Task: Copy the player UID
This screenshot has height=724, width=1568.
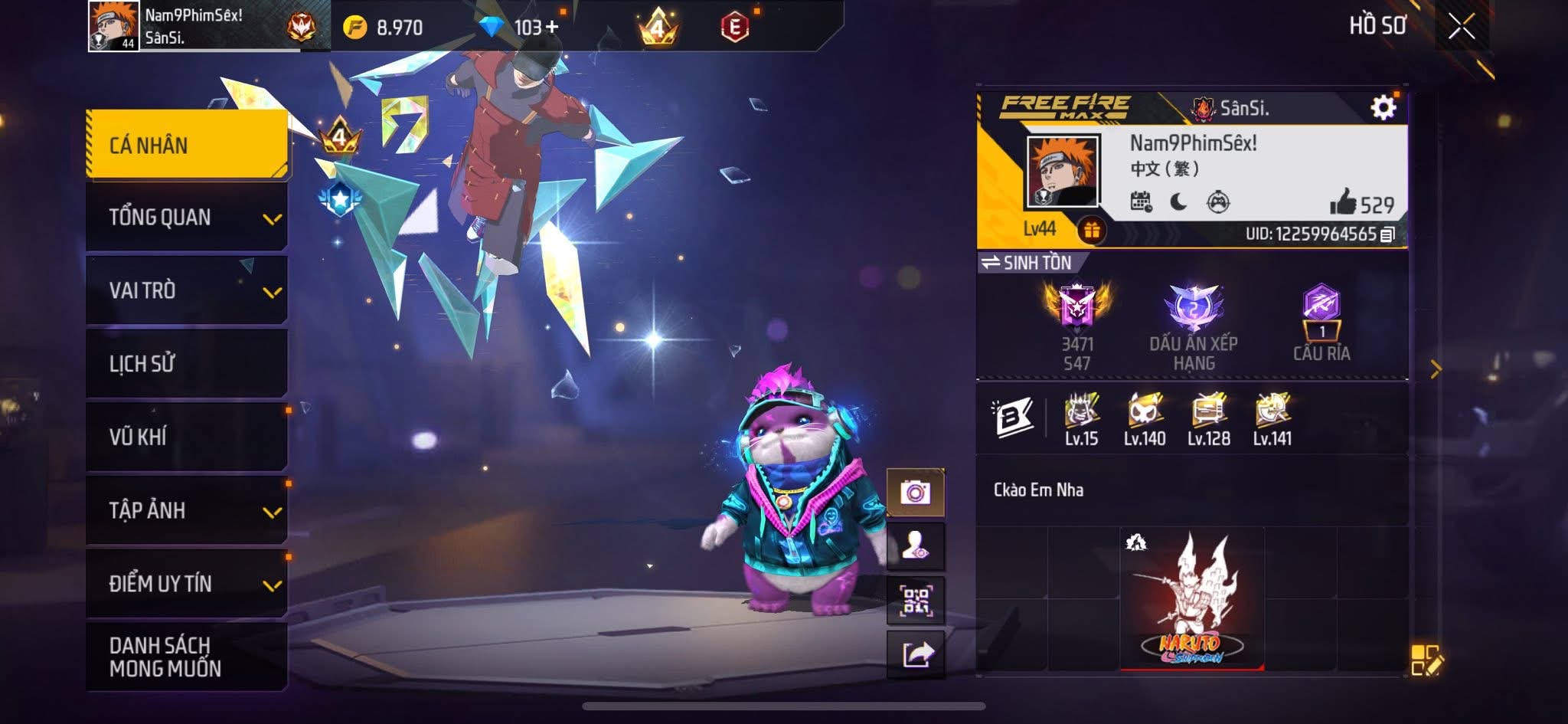Action: pyautogui.click(x=1387, y=234)
